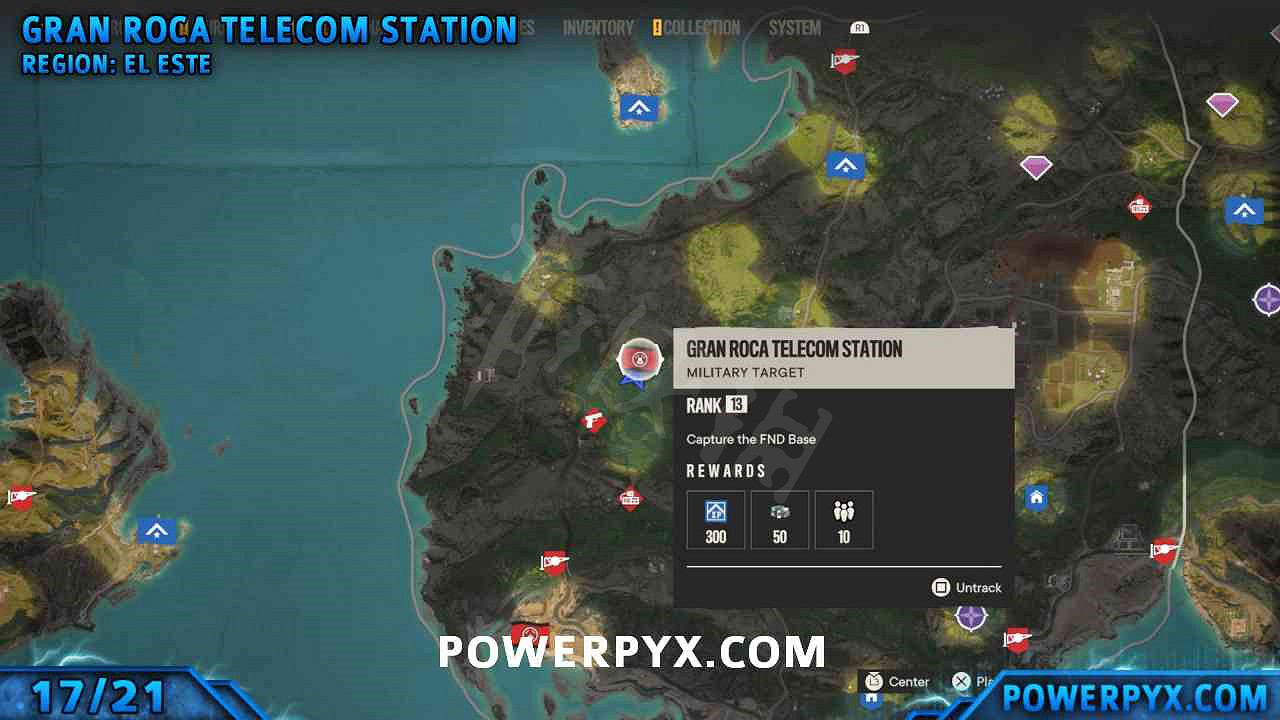The height and width of the screenshot is (720, 1280).
Task: Click the red flag marker south of the telecom station
Action: [554, 562]
